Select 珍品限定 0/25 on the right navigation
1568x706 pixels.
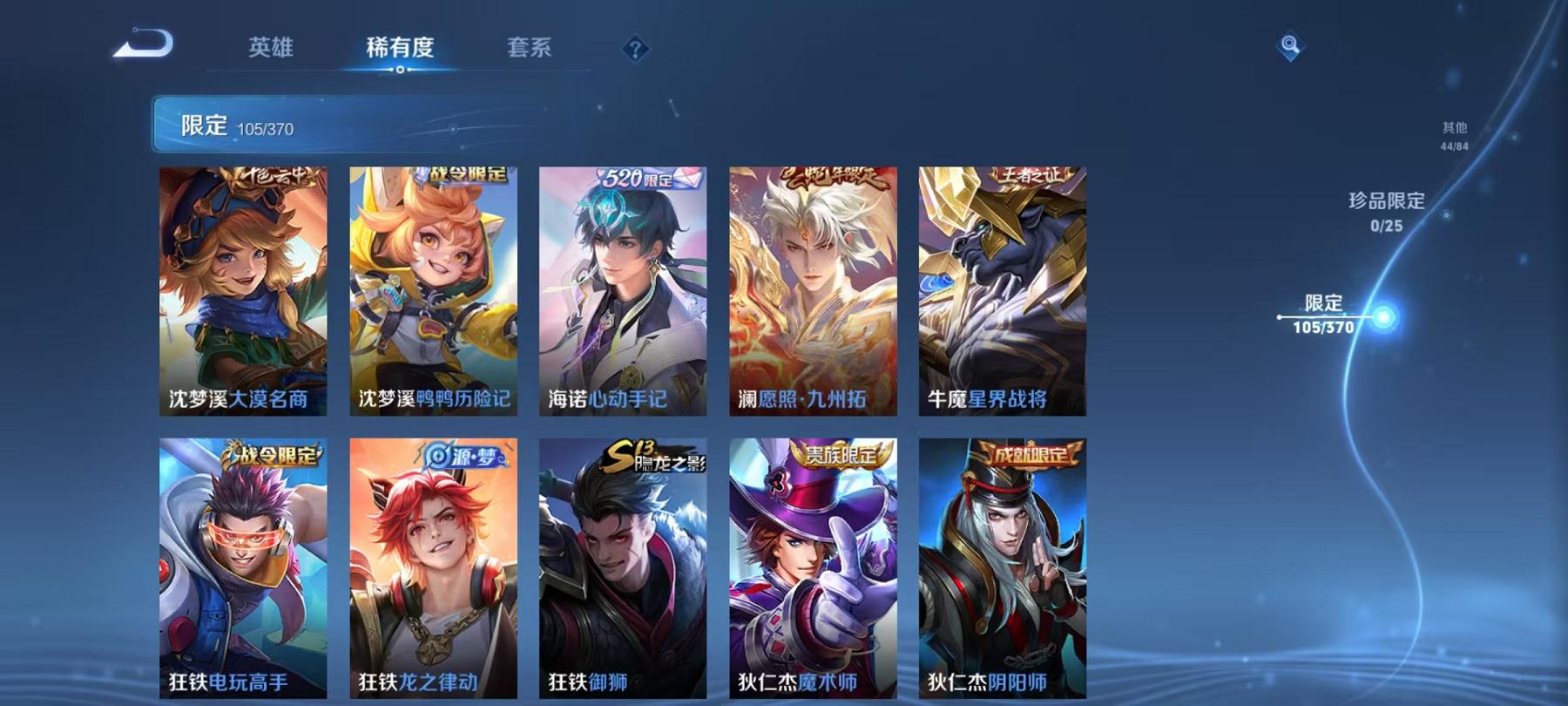(x=1385, y=212)
